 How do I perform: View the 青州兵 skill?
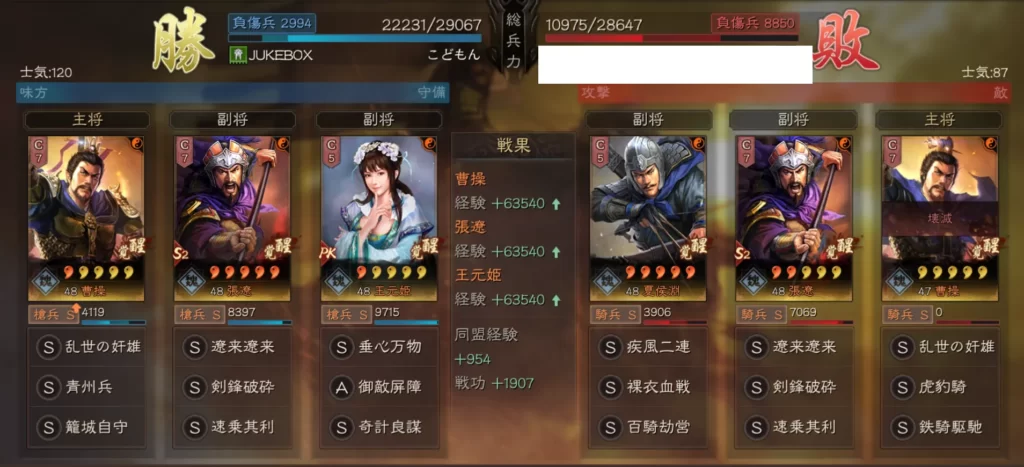[x=85, y=386]
